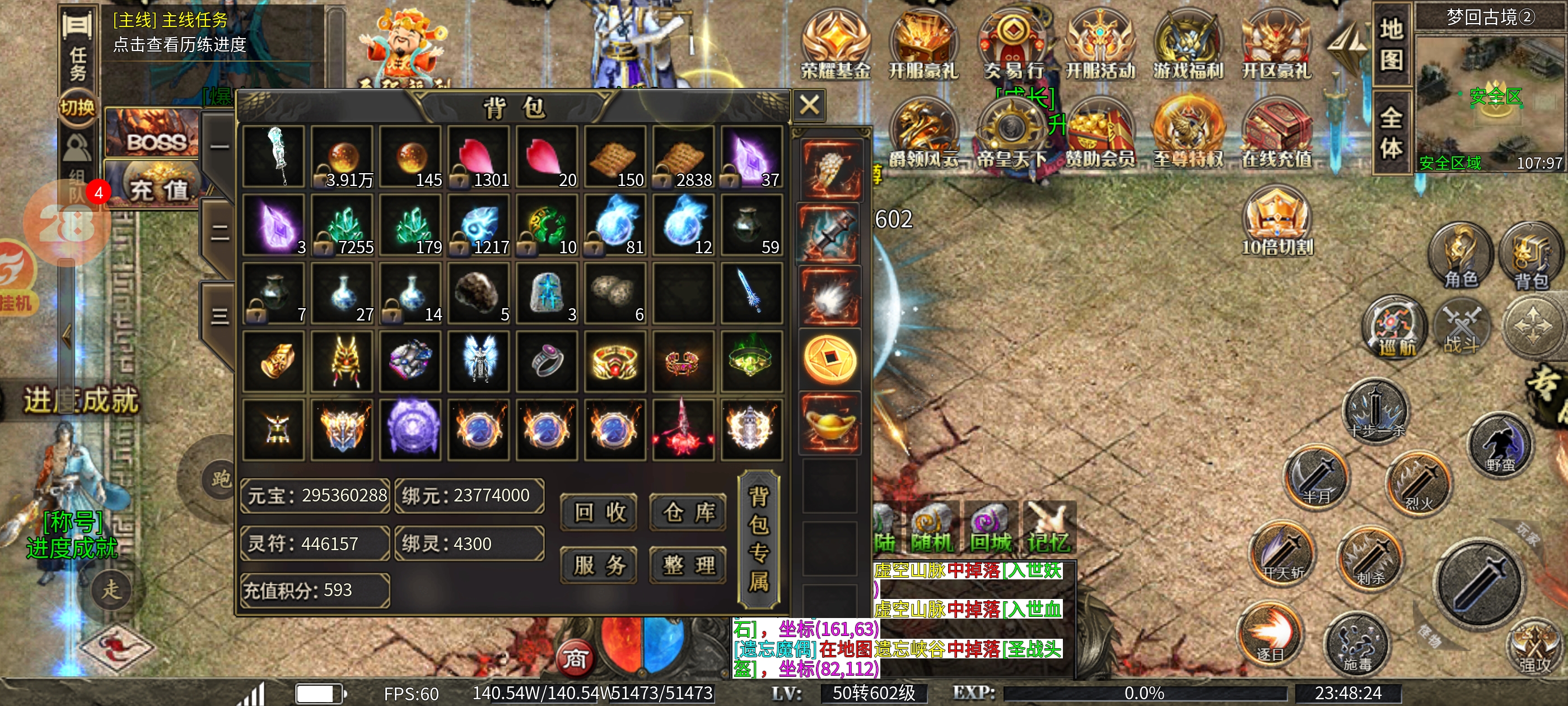Tap the 服务 service button

[x=599, y=565]
